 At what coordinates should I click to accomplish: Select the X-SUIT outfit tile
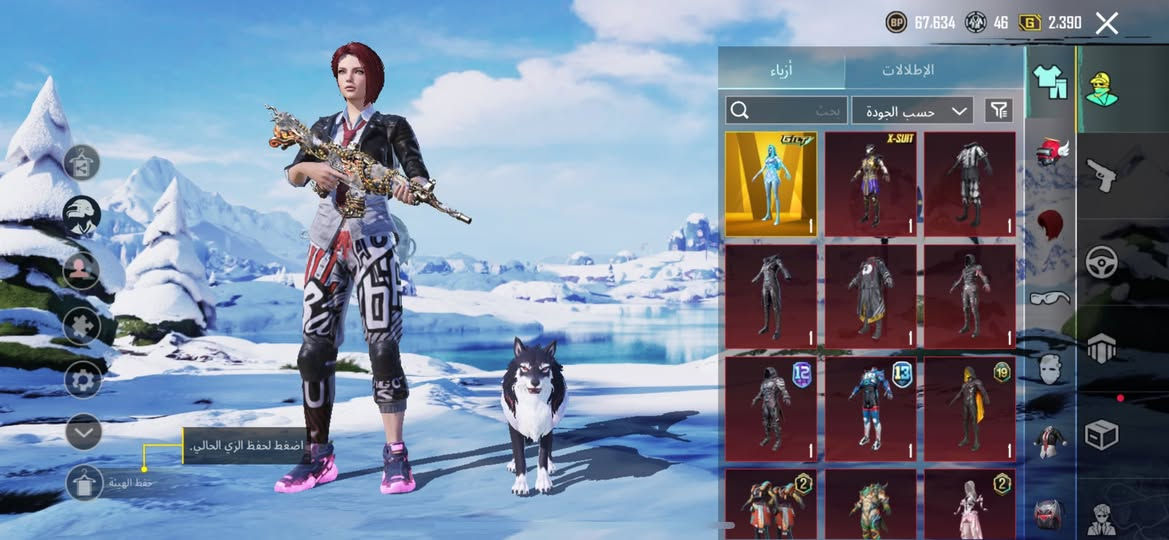click(x=870, y=184)
